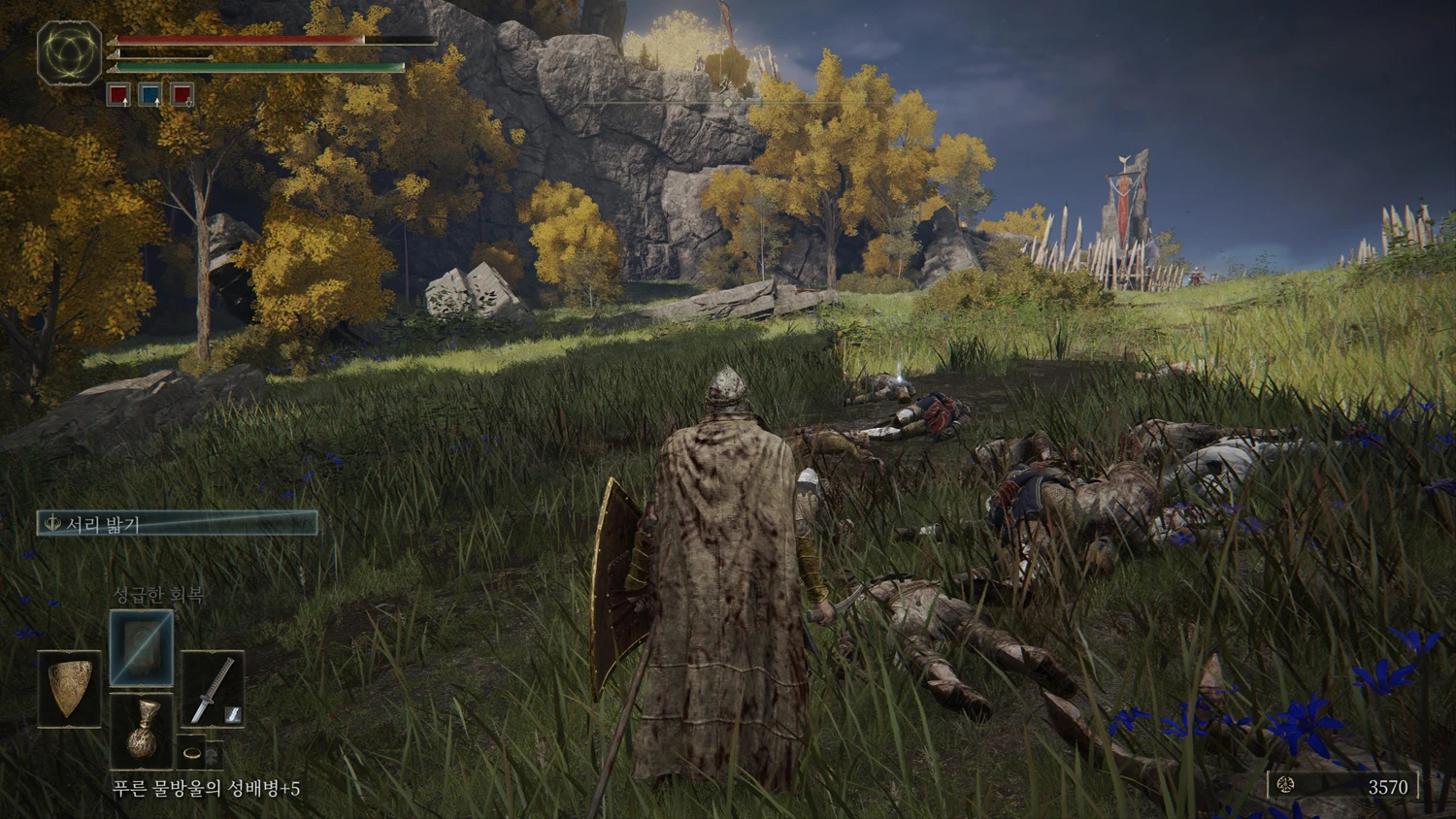Click the red down-arrow debuff icon
This screenshot has height=819, width=1456.
click(x=182, y=95)
